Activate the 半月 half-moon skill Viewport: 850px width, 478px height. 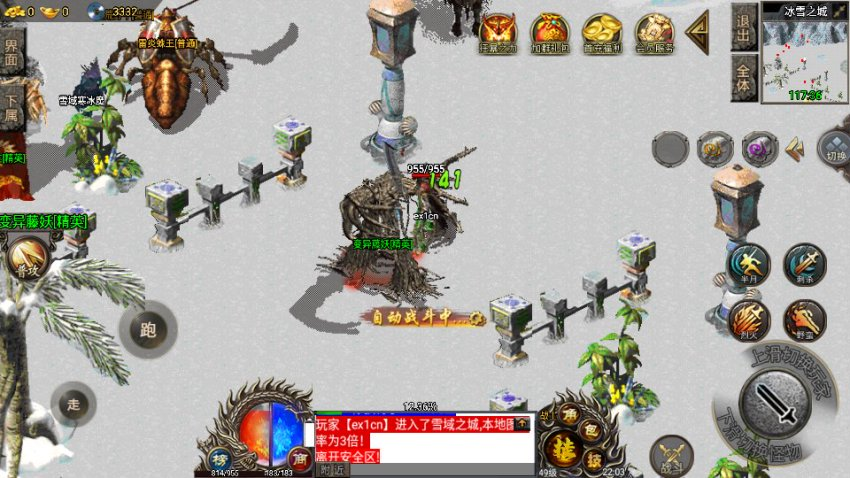pyautogui.click(x=748, y=264)
